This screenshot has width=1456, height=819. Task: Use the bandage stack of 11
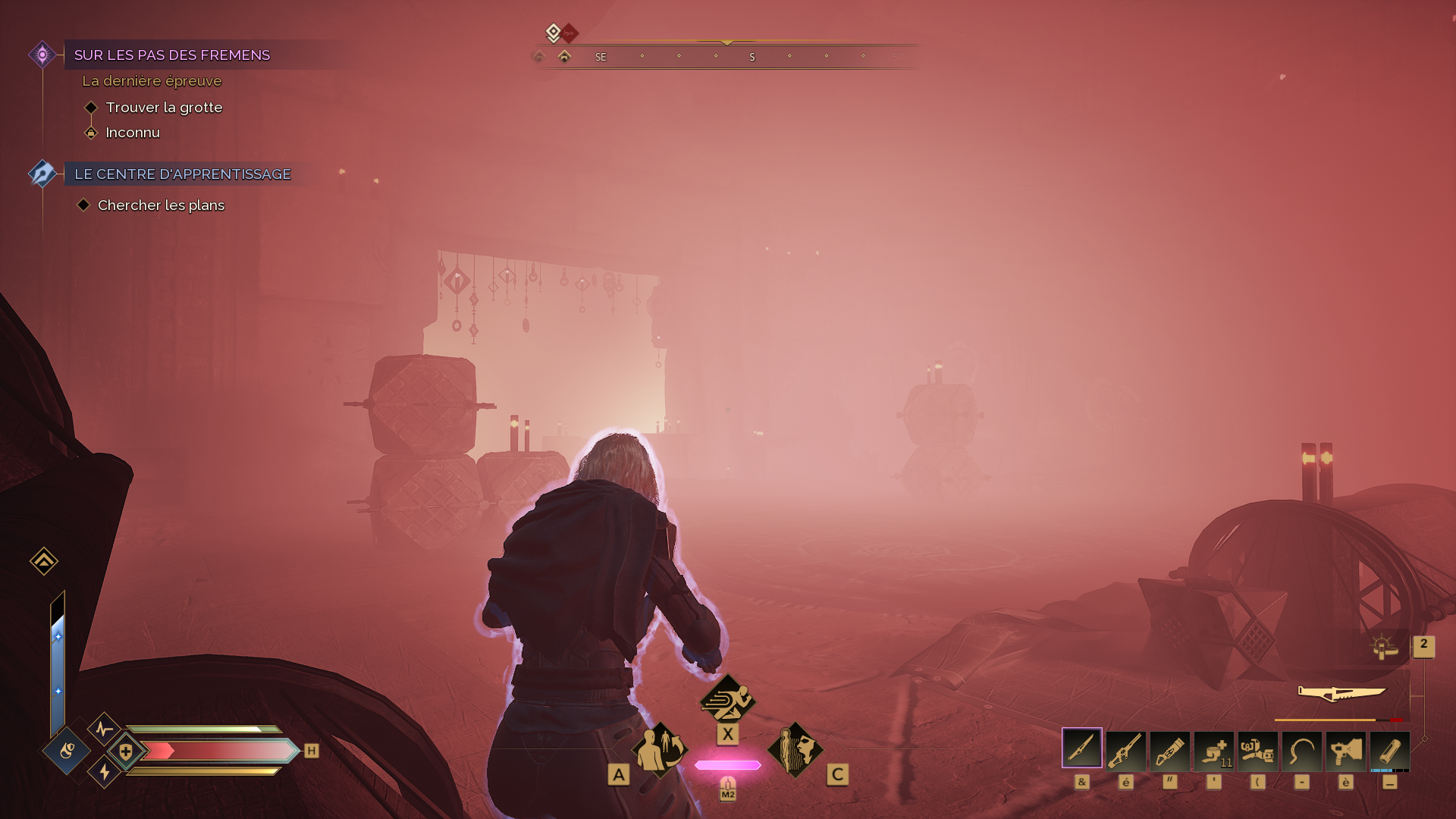click(x=1213, y=750)
